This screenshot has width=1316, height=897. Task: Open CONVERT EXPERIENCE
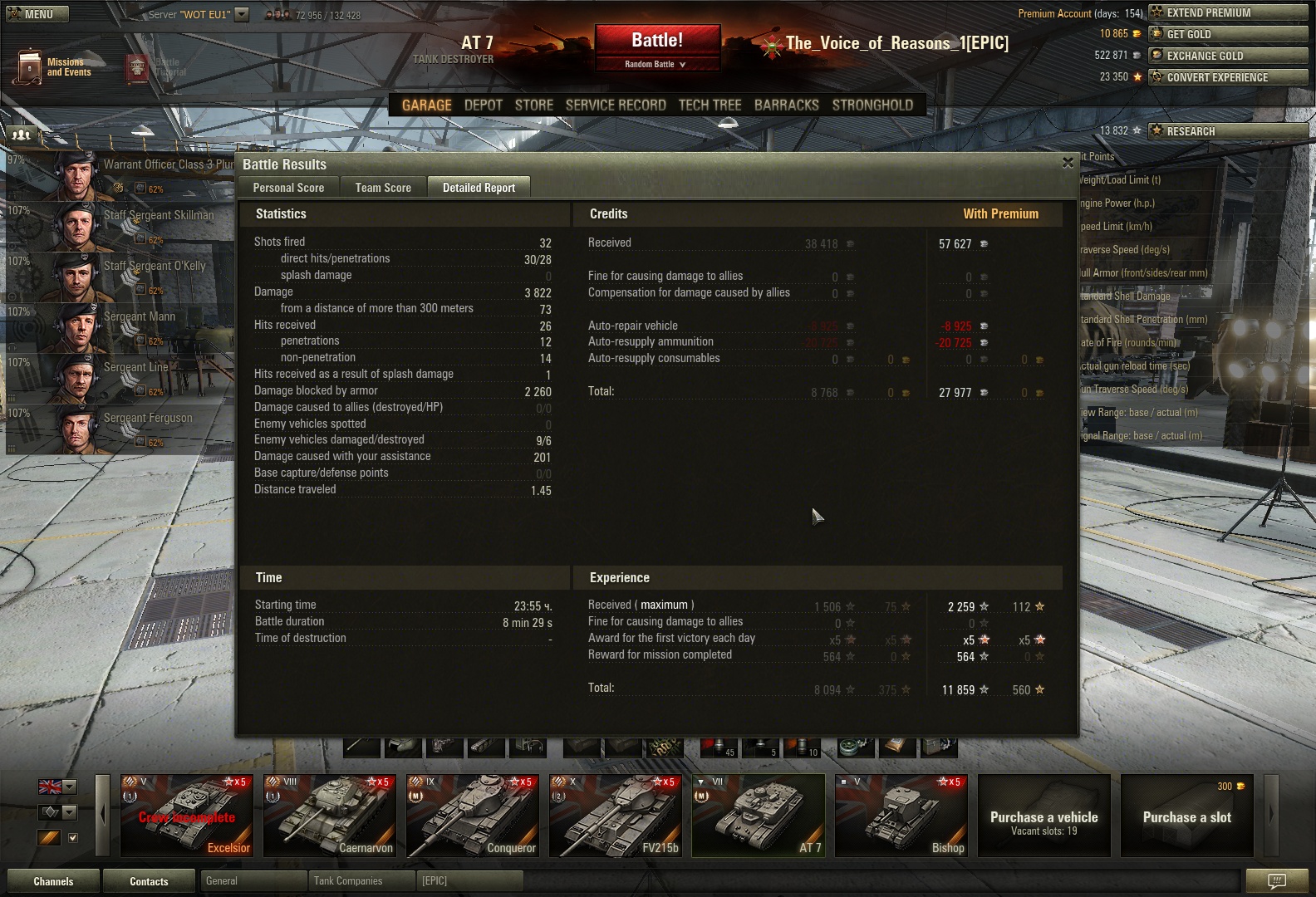[1227, 77]
